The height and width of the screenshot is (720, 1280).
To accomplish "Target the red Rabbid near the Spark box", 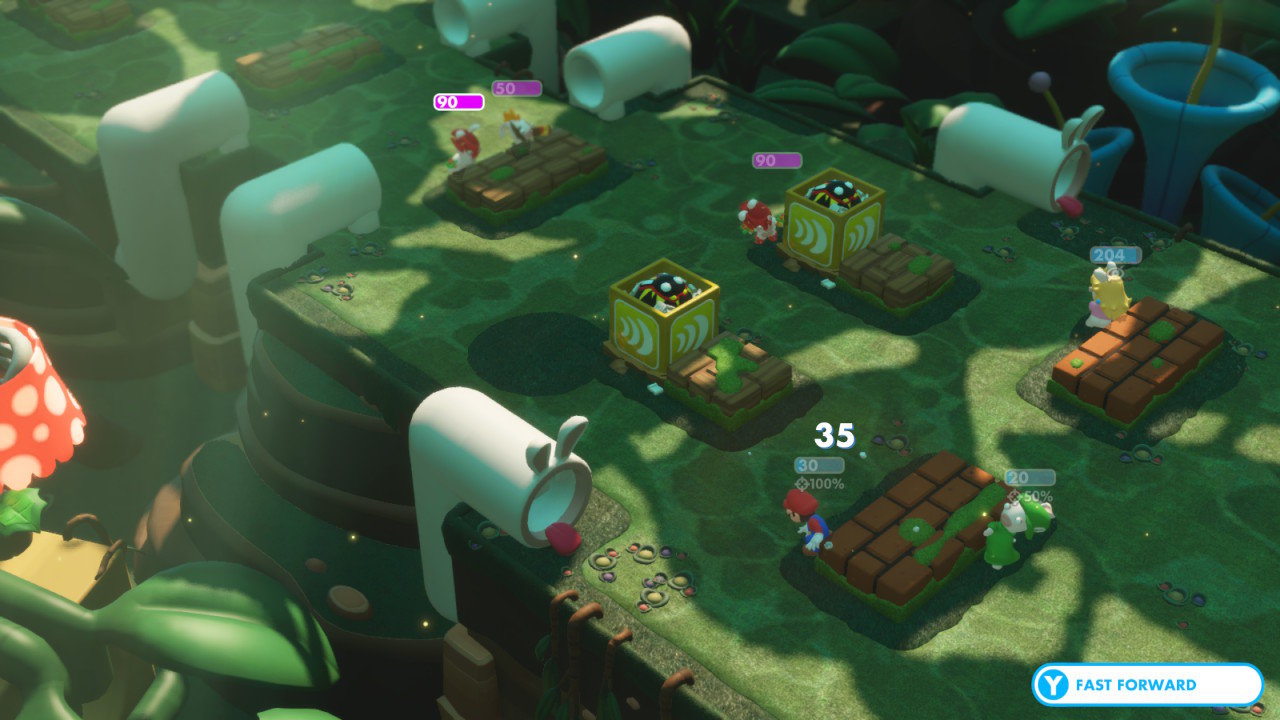I will pyautogui.click(x=757, y=220).
